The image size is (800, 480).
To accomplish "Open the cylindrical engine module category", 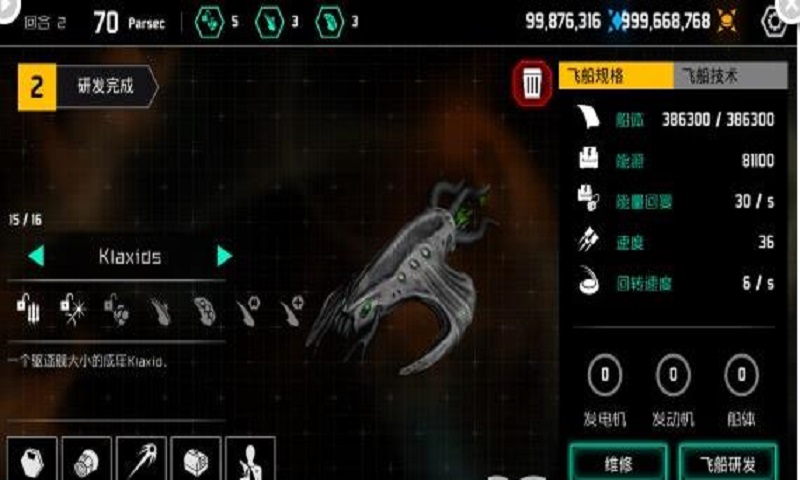I will point(87,460).
